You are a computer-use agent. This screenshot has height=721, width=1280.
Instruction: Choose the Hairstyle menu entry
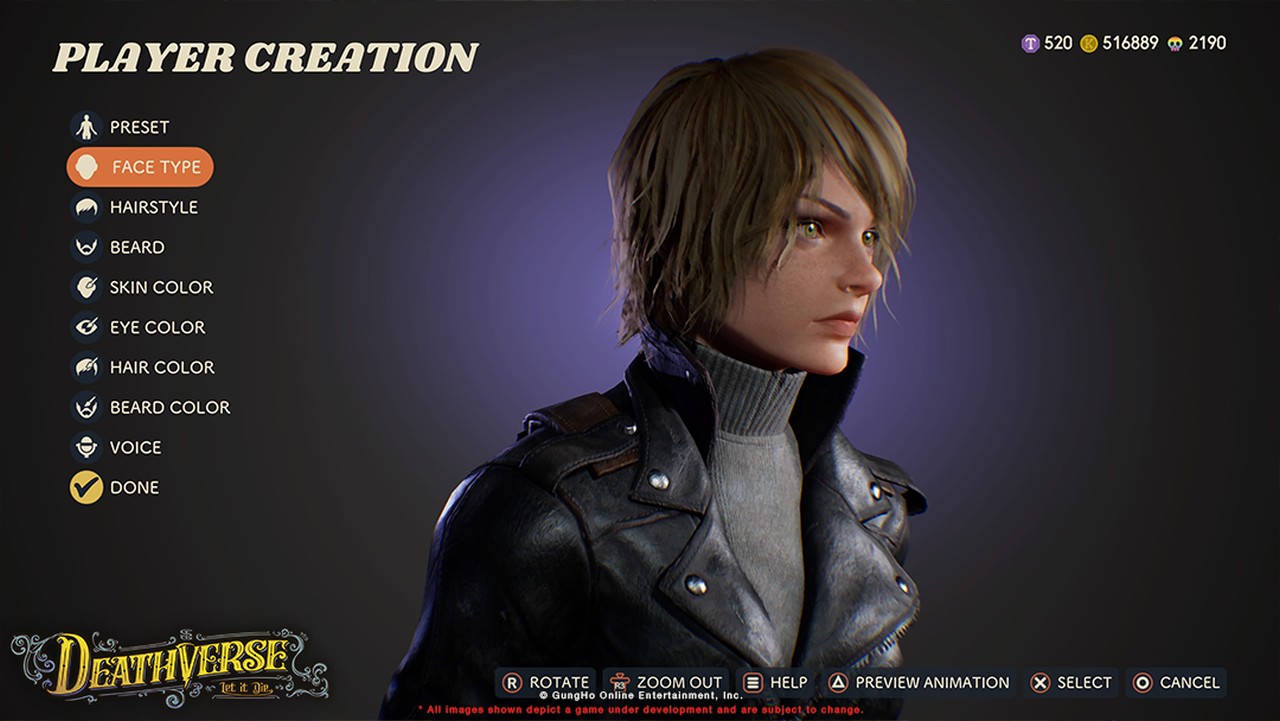(x=152, y=207)
